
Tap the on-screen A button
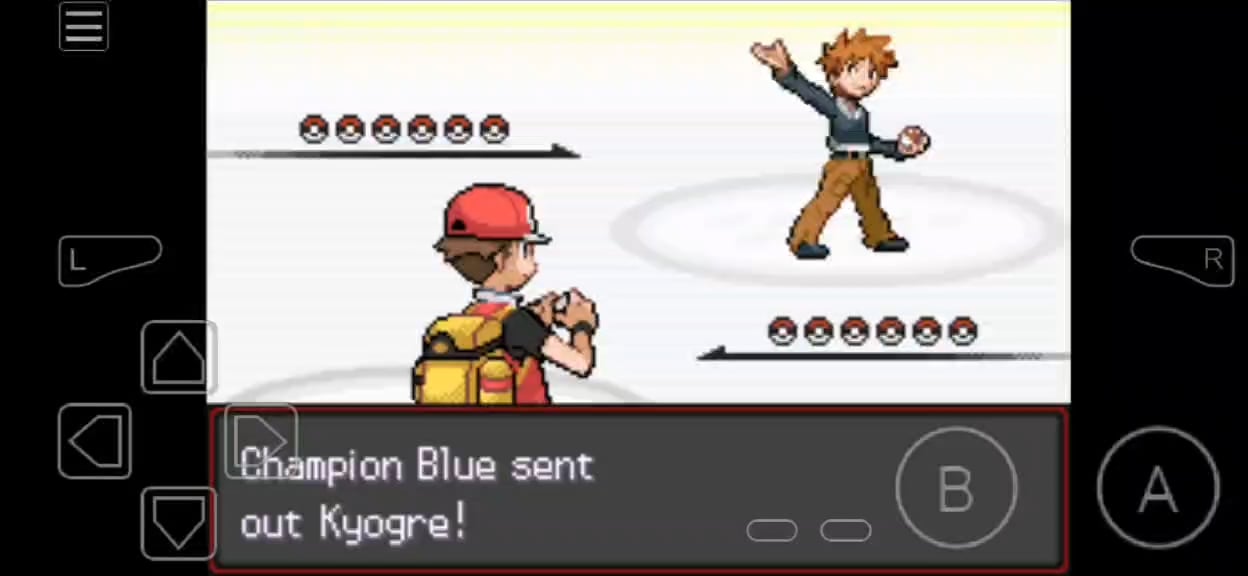(1158, 488)
